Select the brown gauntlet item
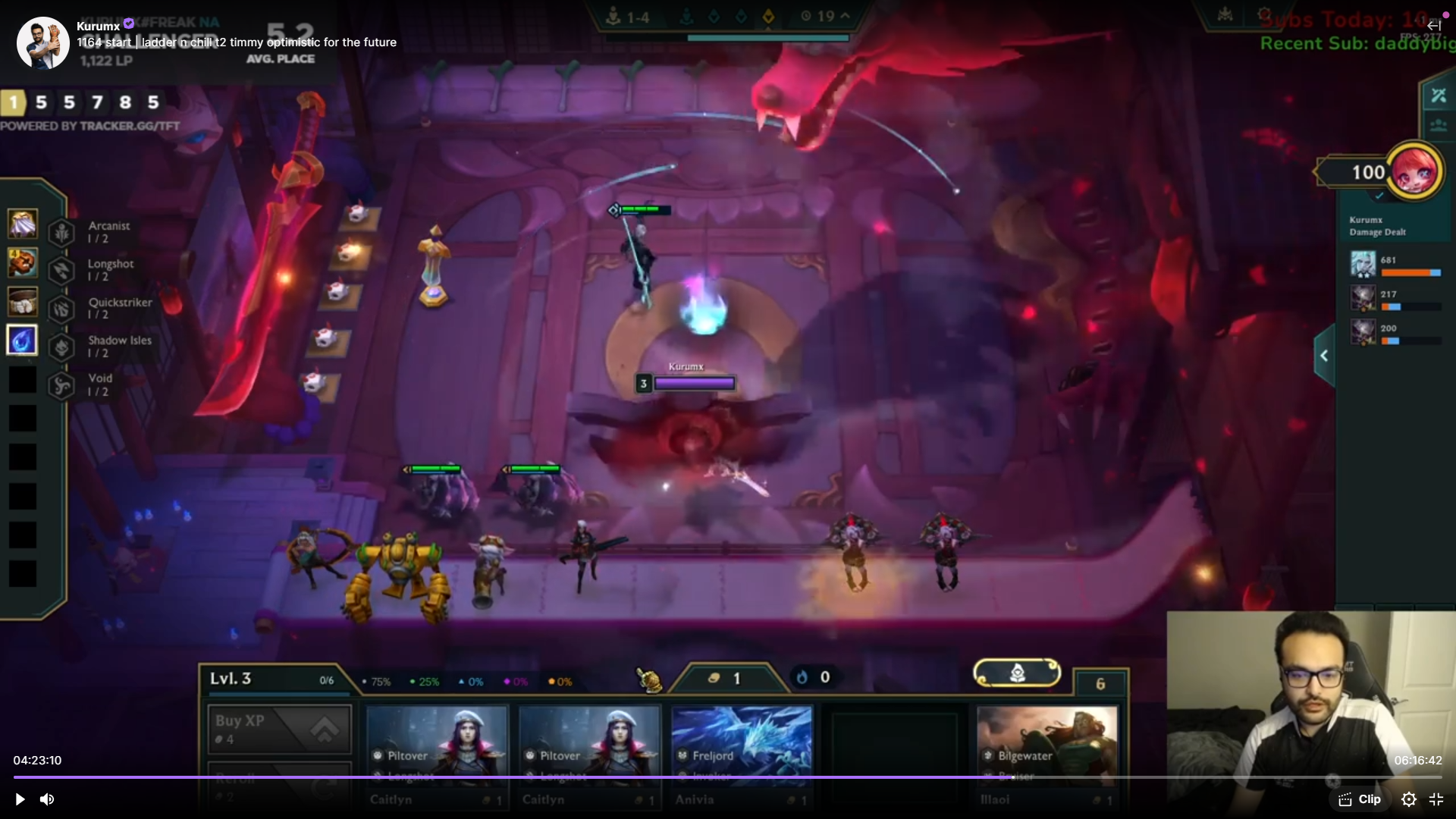 23,263
